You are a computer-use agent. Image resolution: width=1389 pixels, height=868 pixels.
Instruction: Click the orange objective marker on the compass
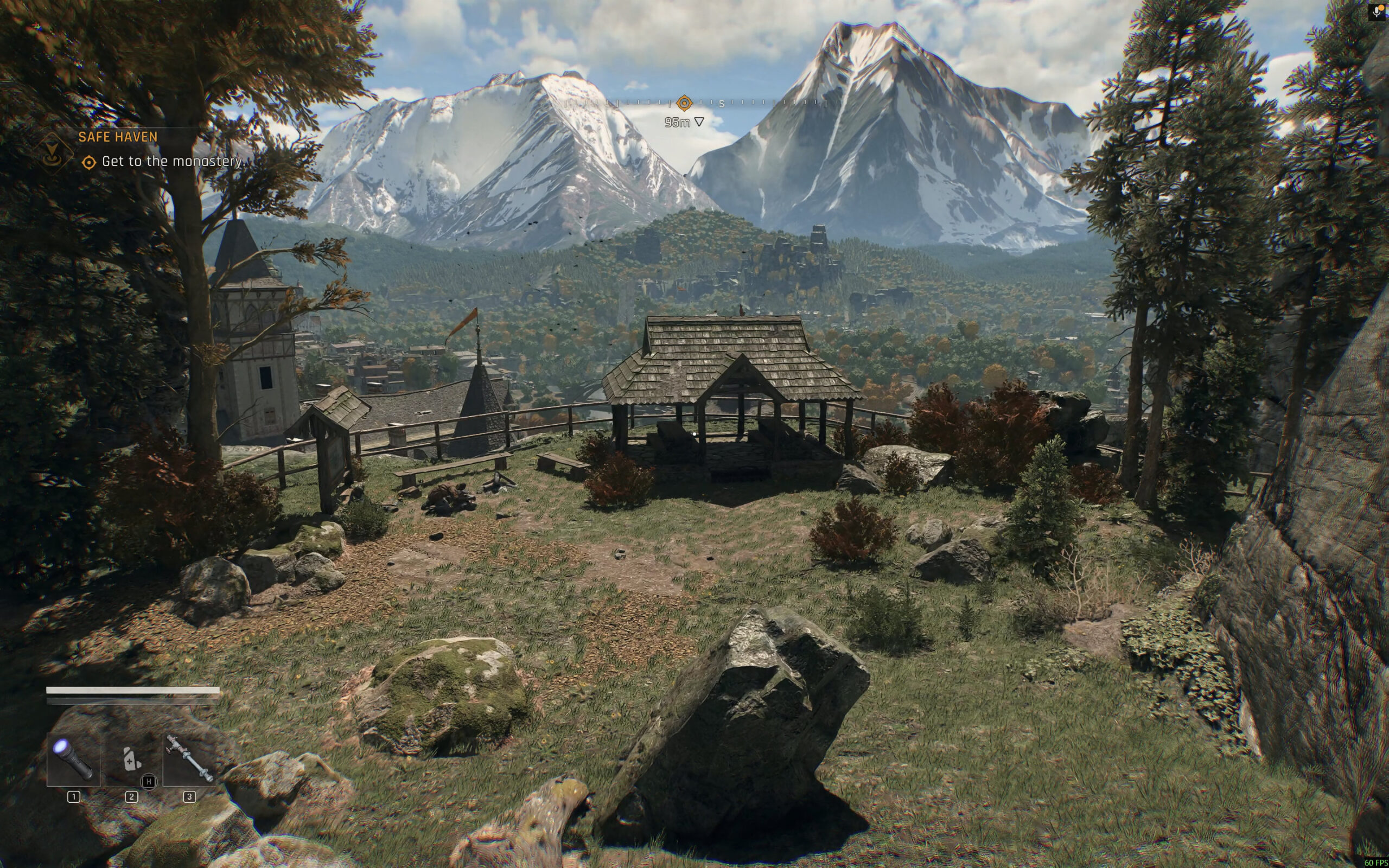pyautogui.click(x=684, y=103)
